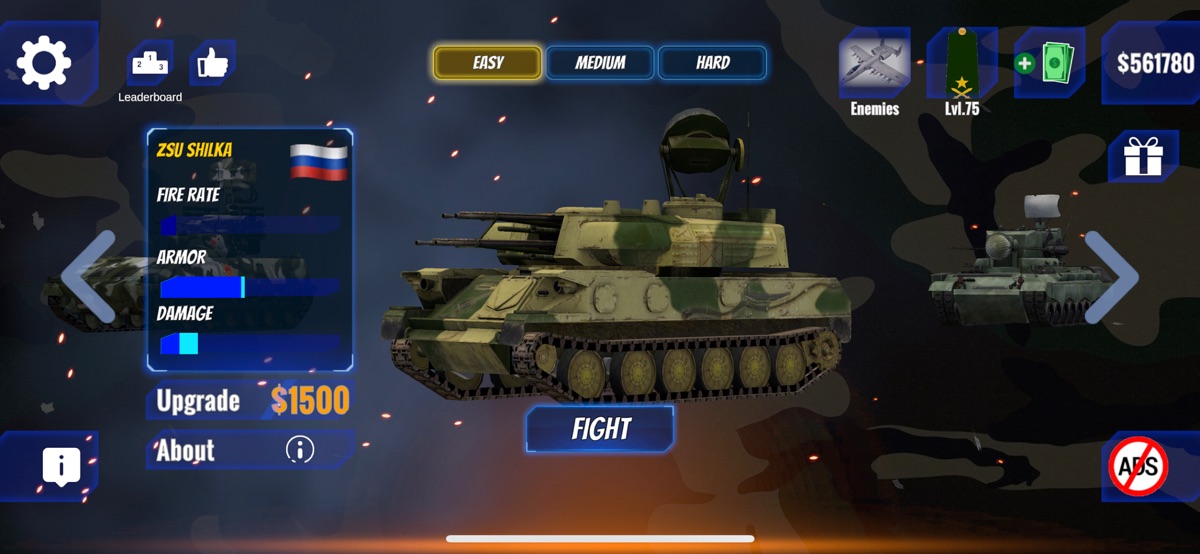Viewport: 1200px width, 554px height.
Task: Open the settings gear menu
Action: point(45,63)
